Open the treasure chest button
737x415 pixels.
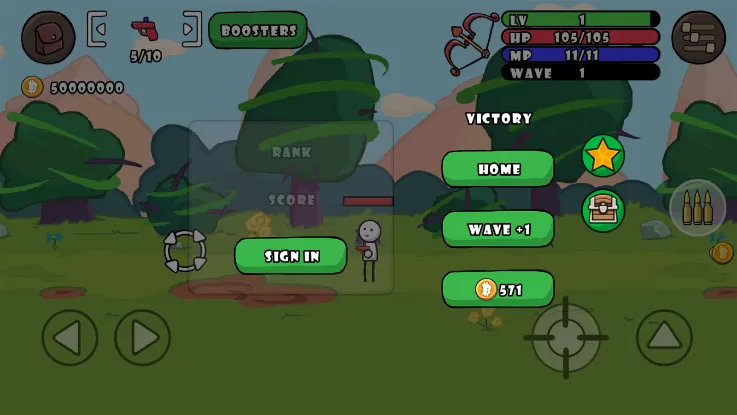pos(603,210)
